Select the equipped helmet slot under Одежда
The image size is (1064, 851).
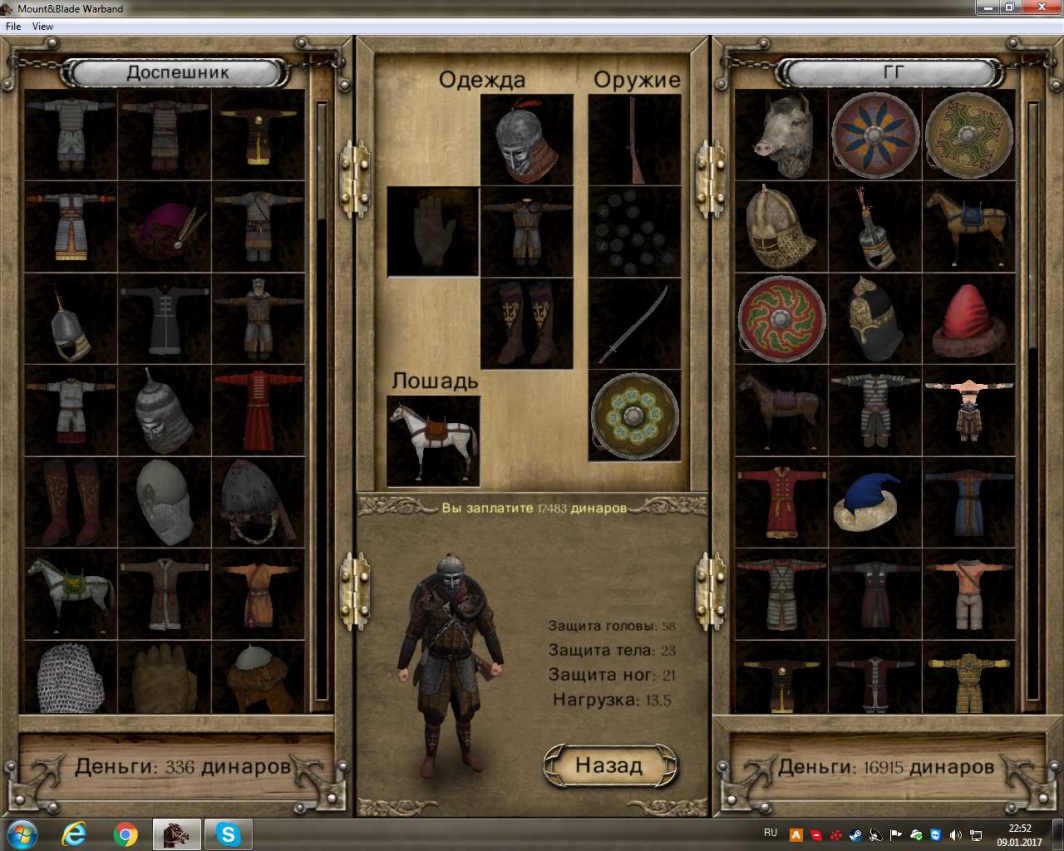[x=526, y=140]
